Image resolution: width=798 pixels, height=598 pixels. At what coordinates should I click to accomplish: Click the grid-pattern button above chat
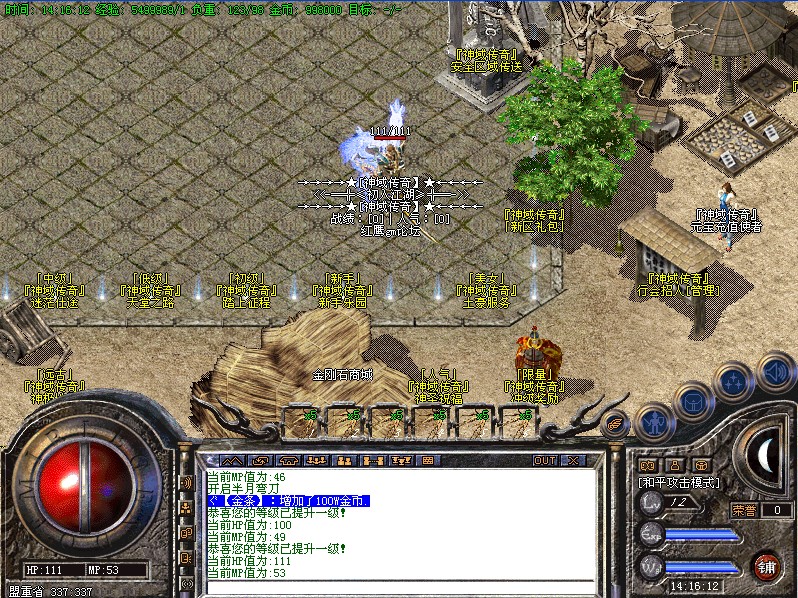(428, 461)
